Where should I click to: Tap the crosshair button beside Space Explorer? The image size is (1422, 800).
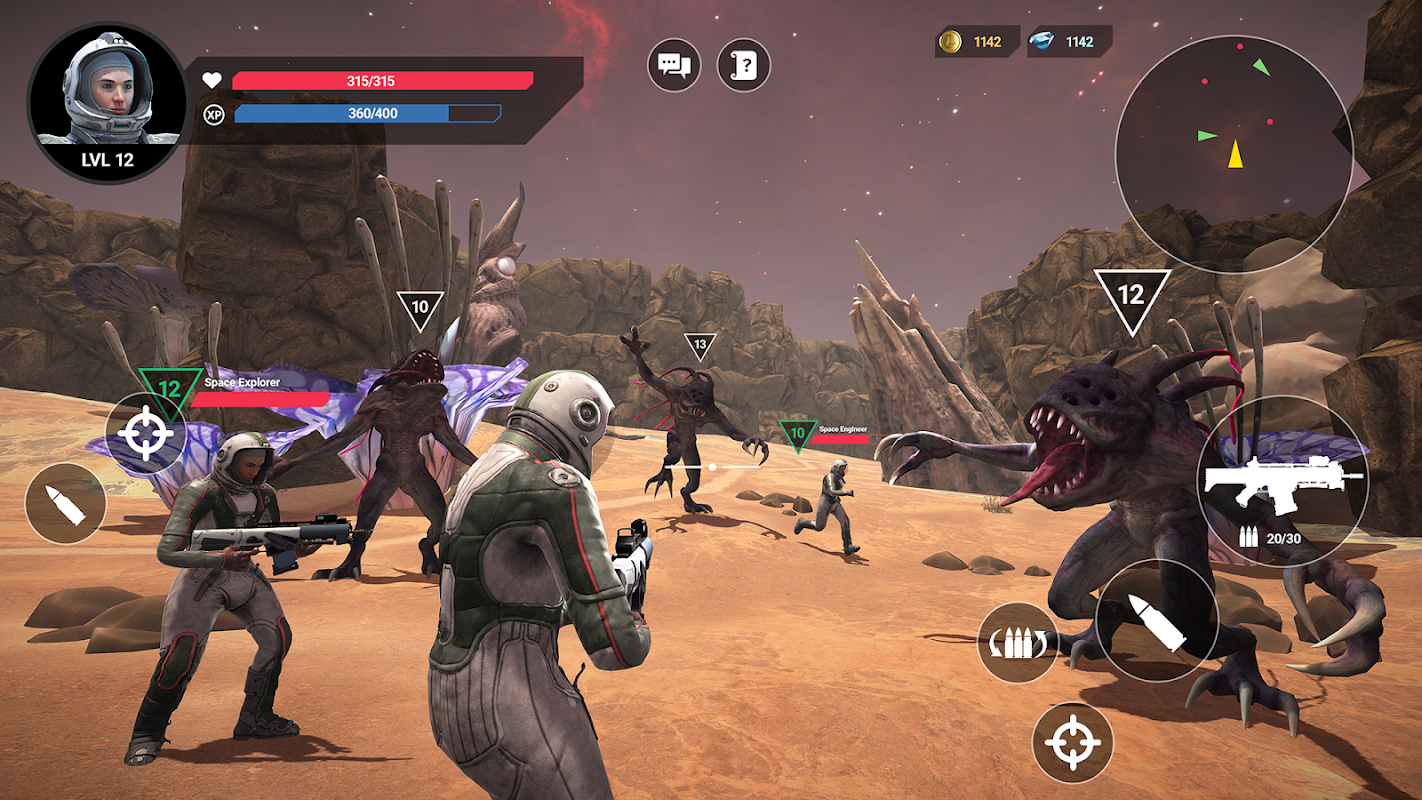146,434
